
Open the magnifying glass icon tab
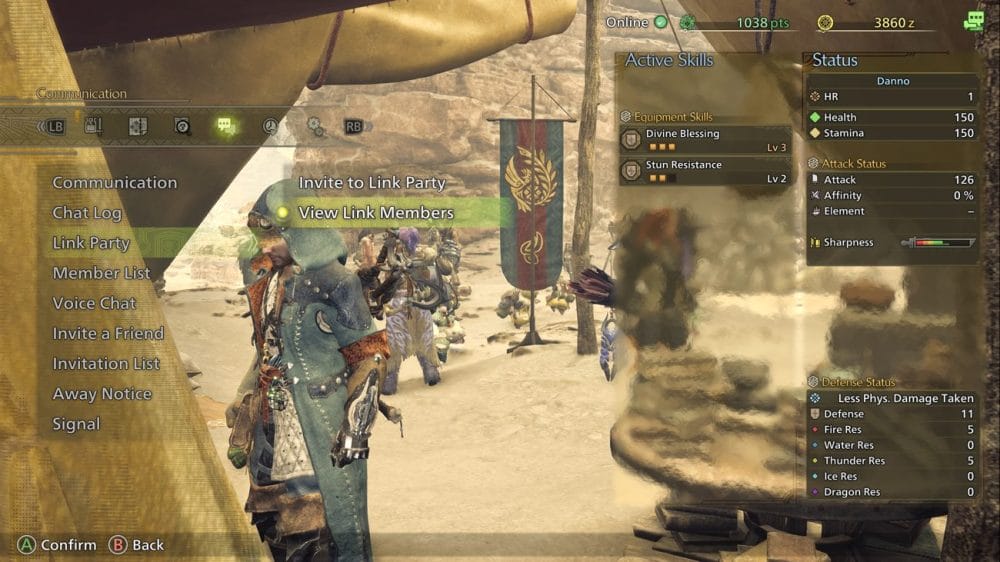point(182,127)
